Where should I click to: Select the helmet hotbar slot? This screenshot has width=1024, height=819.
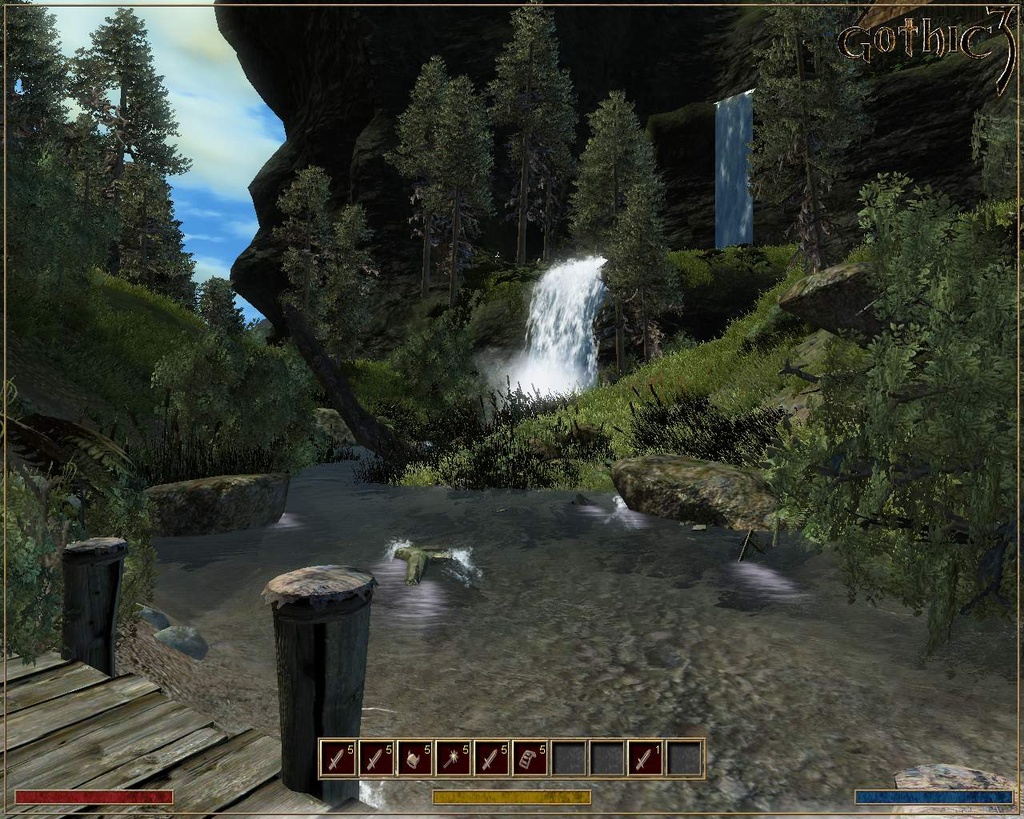coord(414,759)
